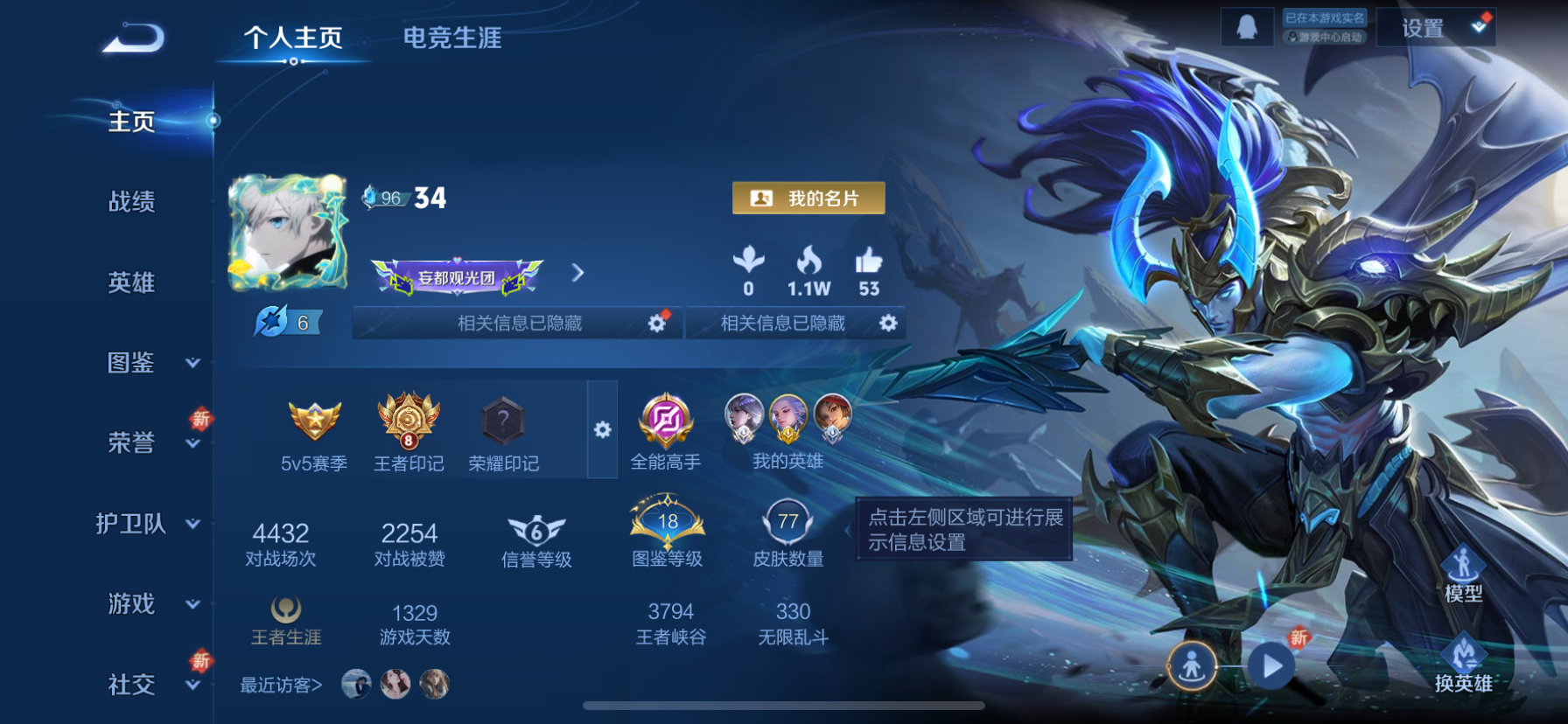Expand the 妄都观光团 badge details arrow
Screen dimensions: 1568x724
(577, 273)
